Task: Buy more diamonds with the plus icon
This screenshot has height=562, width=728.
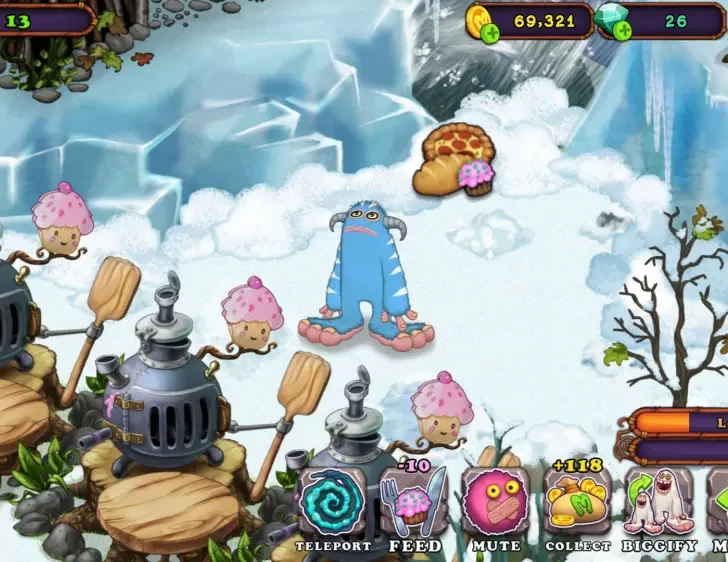Action: click(x=623, y=31)
